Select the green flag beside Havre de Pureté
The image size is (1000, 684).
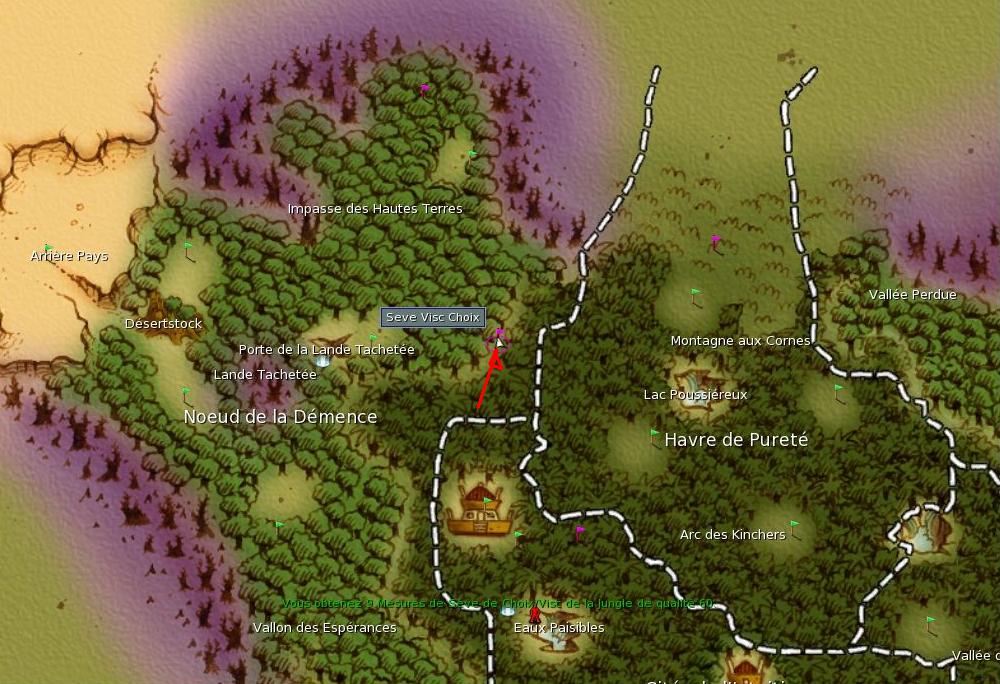(655, 435)
